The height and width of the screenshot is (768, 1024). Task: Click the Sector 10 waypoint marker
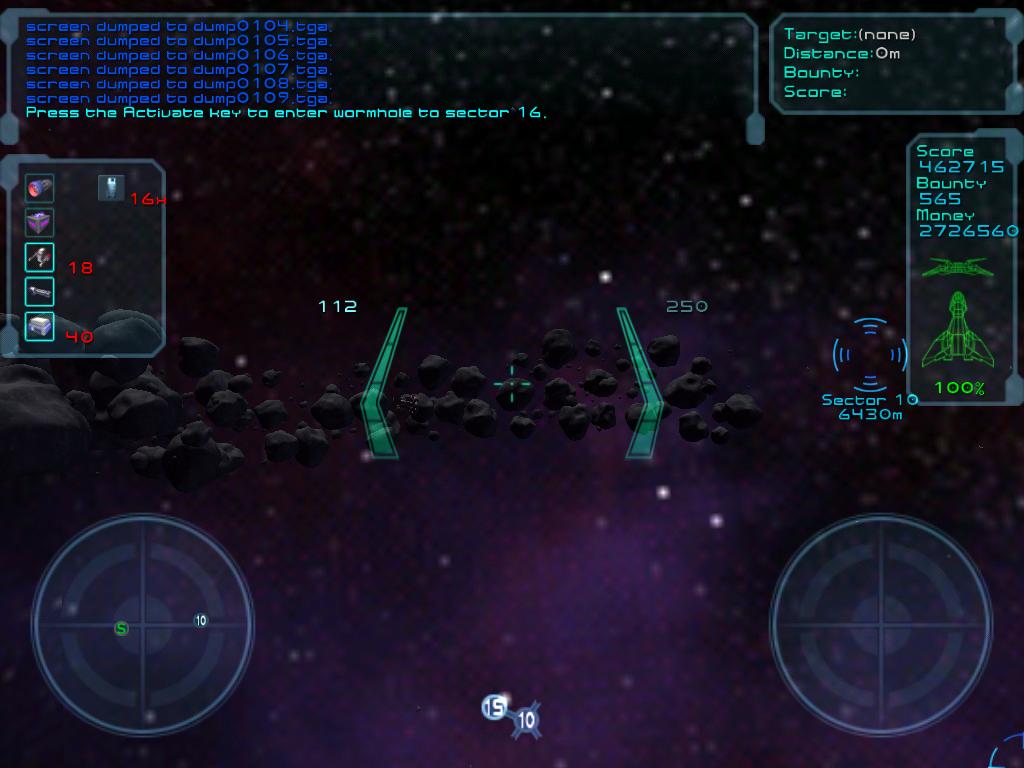[870, 354]
